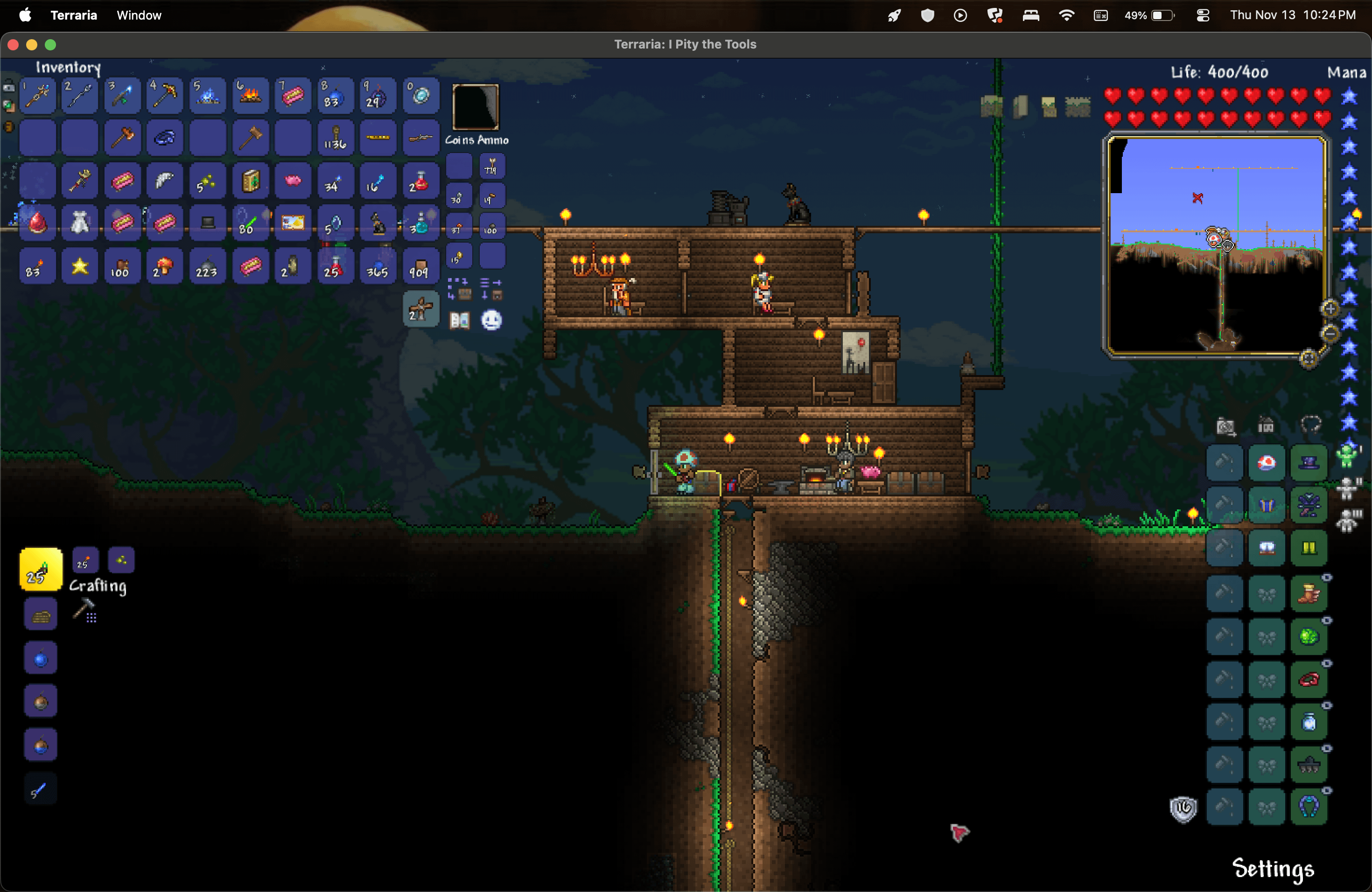Image resolution: width=1372 pixels, height=892 pixels.
Task: Select the magic mirror in hotbar slot 0
Action: [421, 96]
